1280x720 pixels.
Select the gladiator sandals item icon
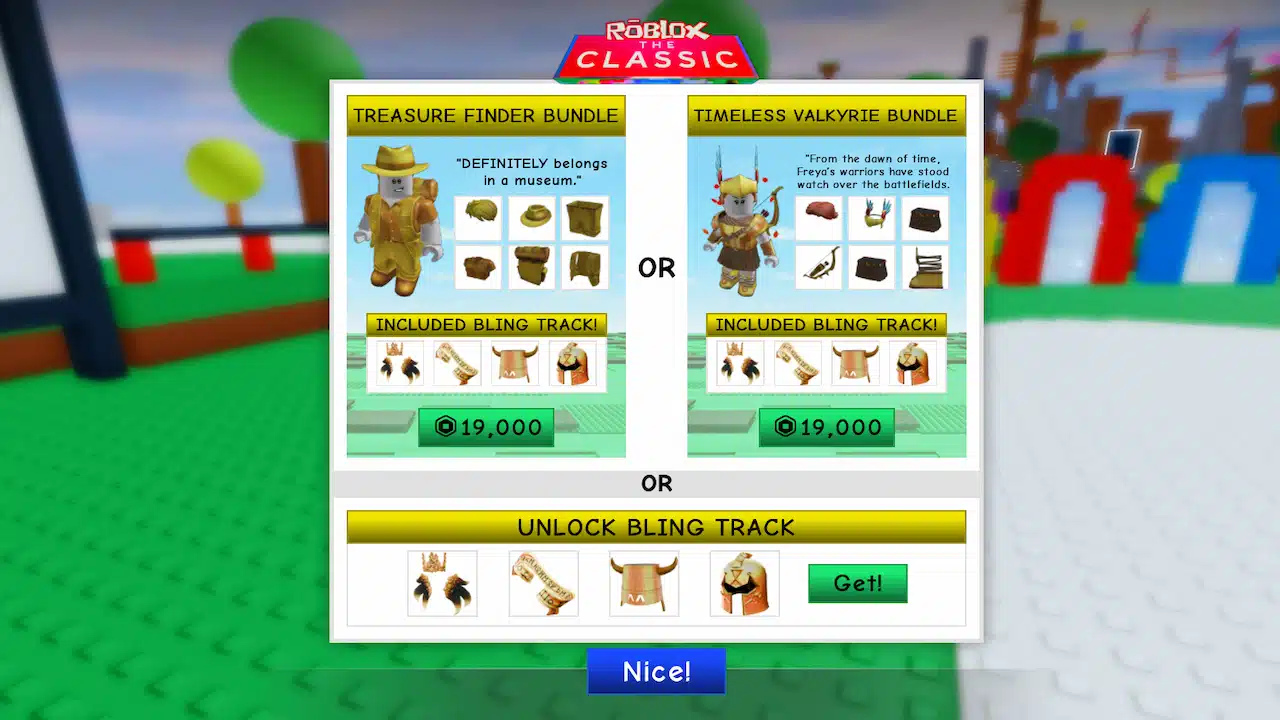[925, 266]
